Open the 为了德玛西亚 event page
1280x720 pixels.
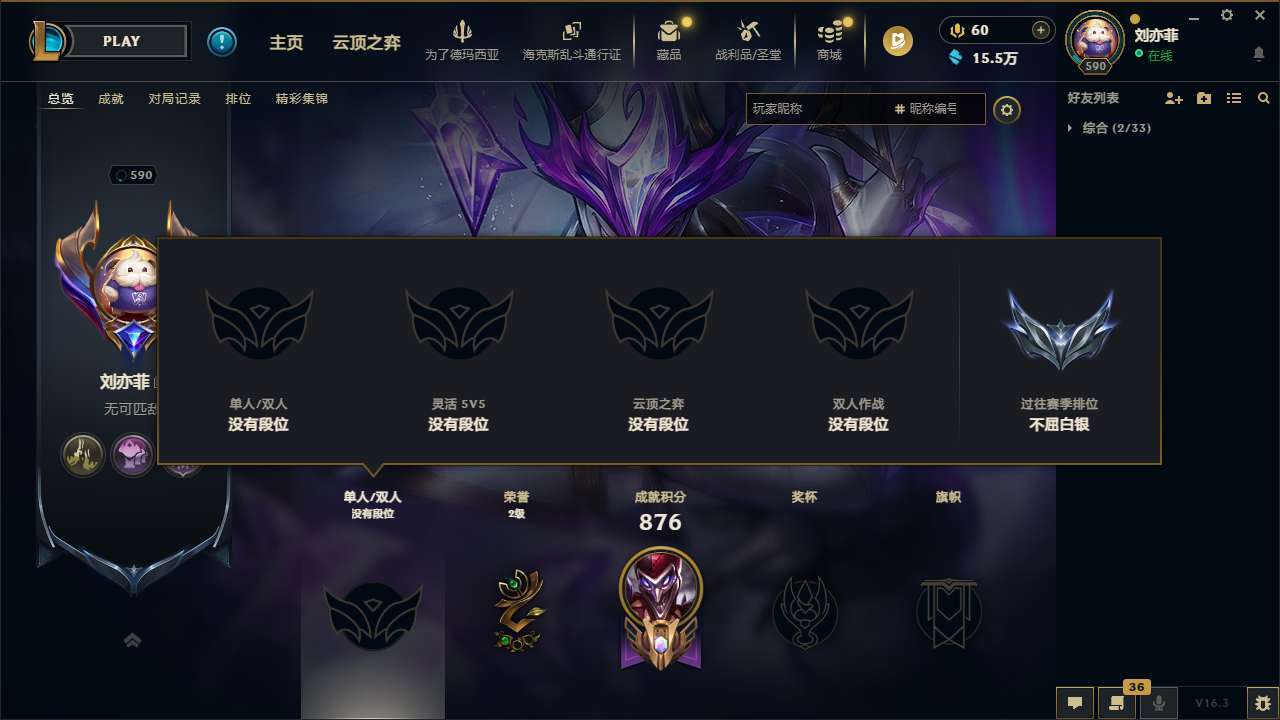(462, 42)
